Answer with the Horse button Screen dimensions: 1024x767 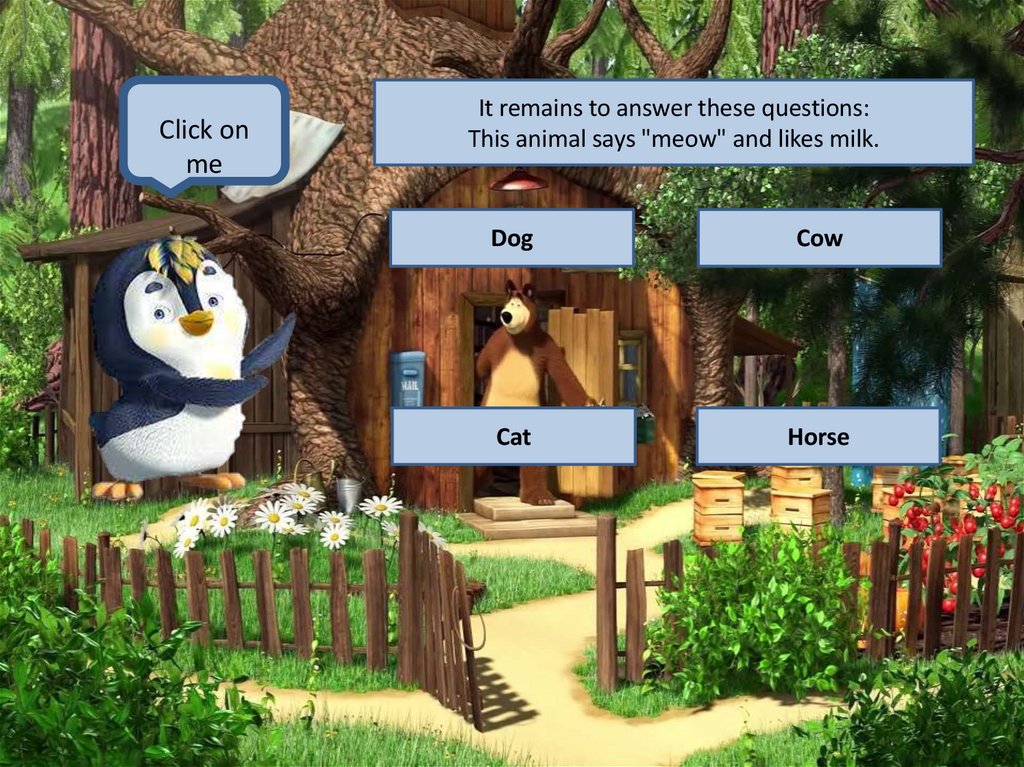tap(817, 436)
